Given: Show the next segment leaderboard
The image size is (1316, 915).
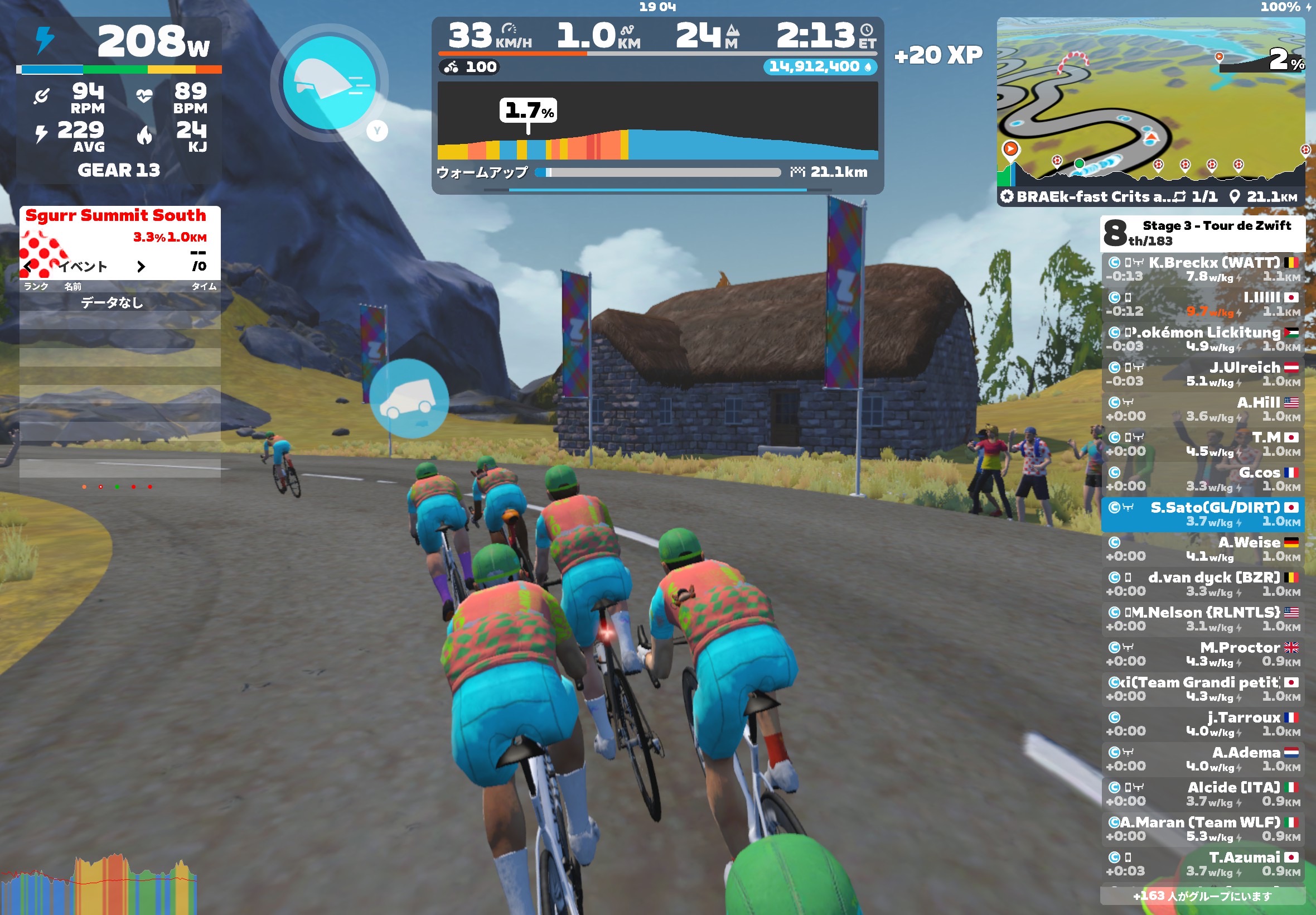Looking at the screenshot, I should [141, 267].
